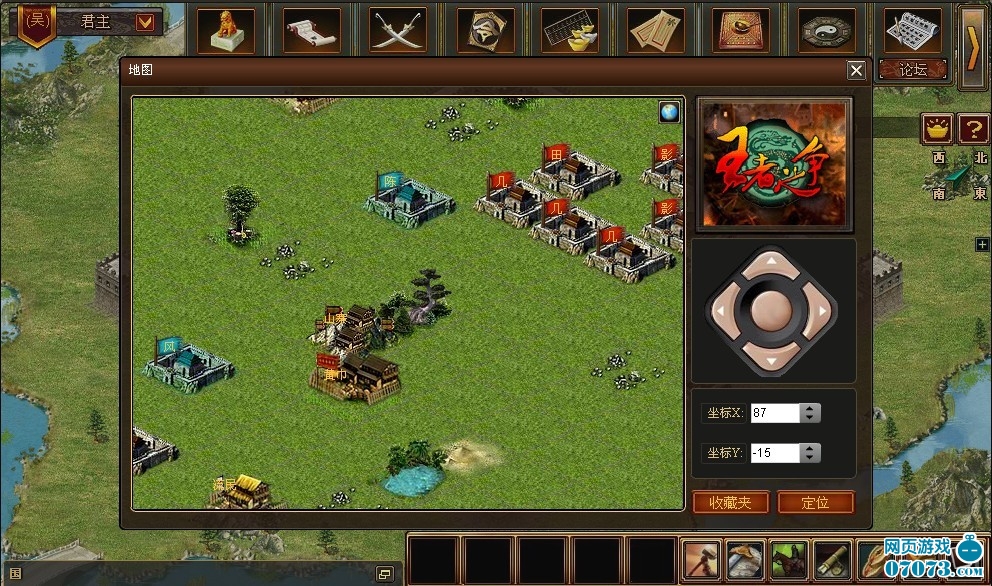Image resolution: width=992 pixels, height=586 pixels.
Task: Pan the map up with the D-pad arrow
Action: click(770, 262)
